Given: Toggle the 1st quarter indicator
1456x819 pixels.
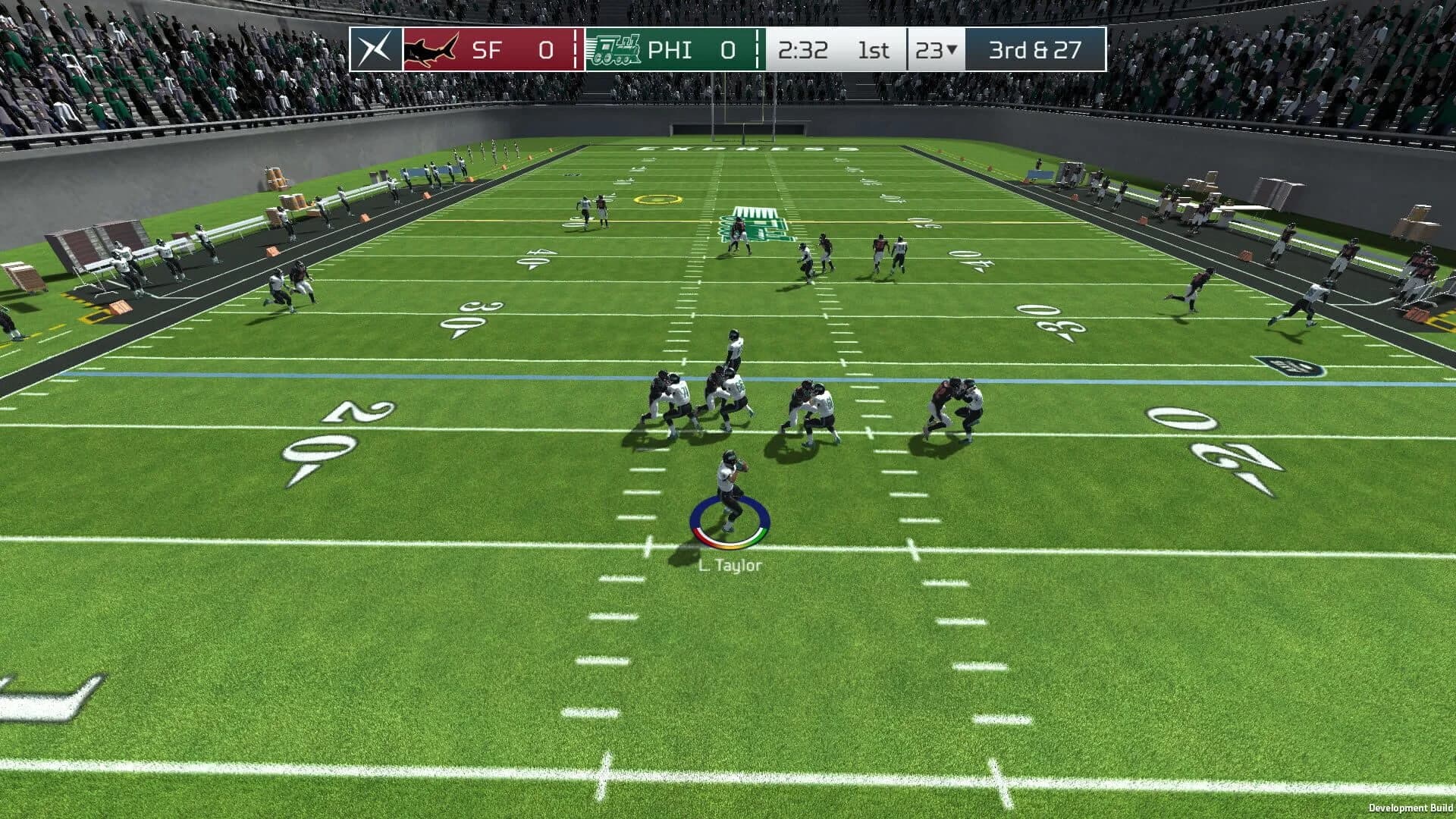Looking at the screenshot, I should click(874, 50).
